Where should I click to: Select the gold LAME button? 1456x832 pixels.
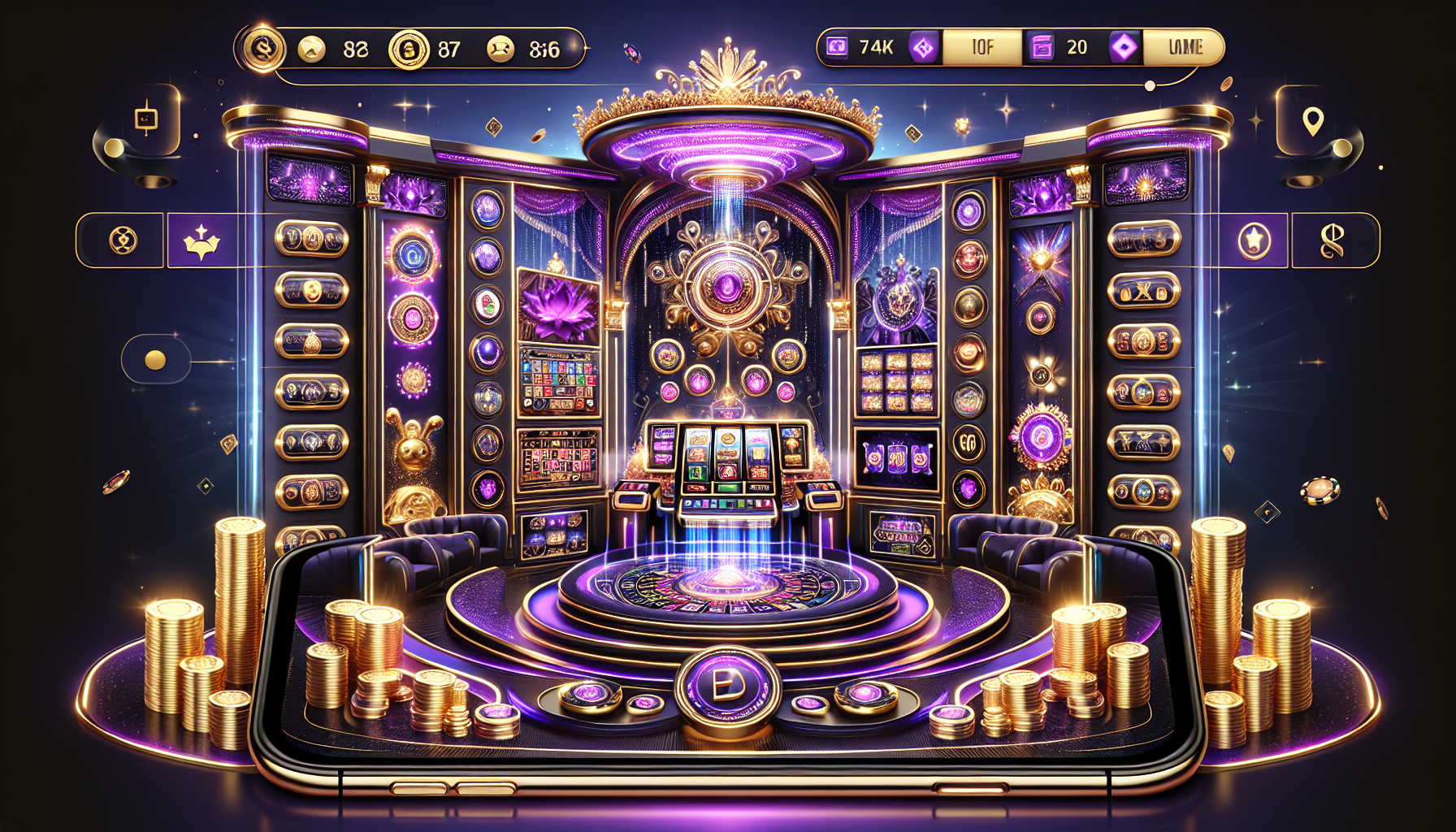coord(1184,47)
